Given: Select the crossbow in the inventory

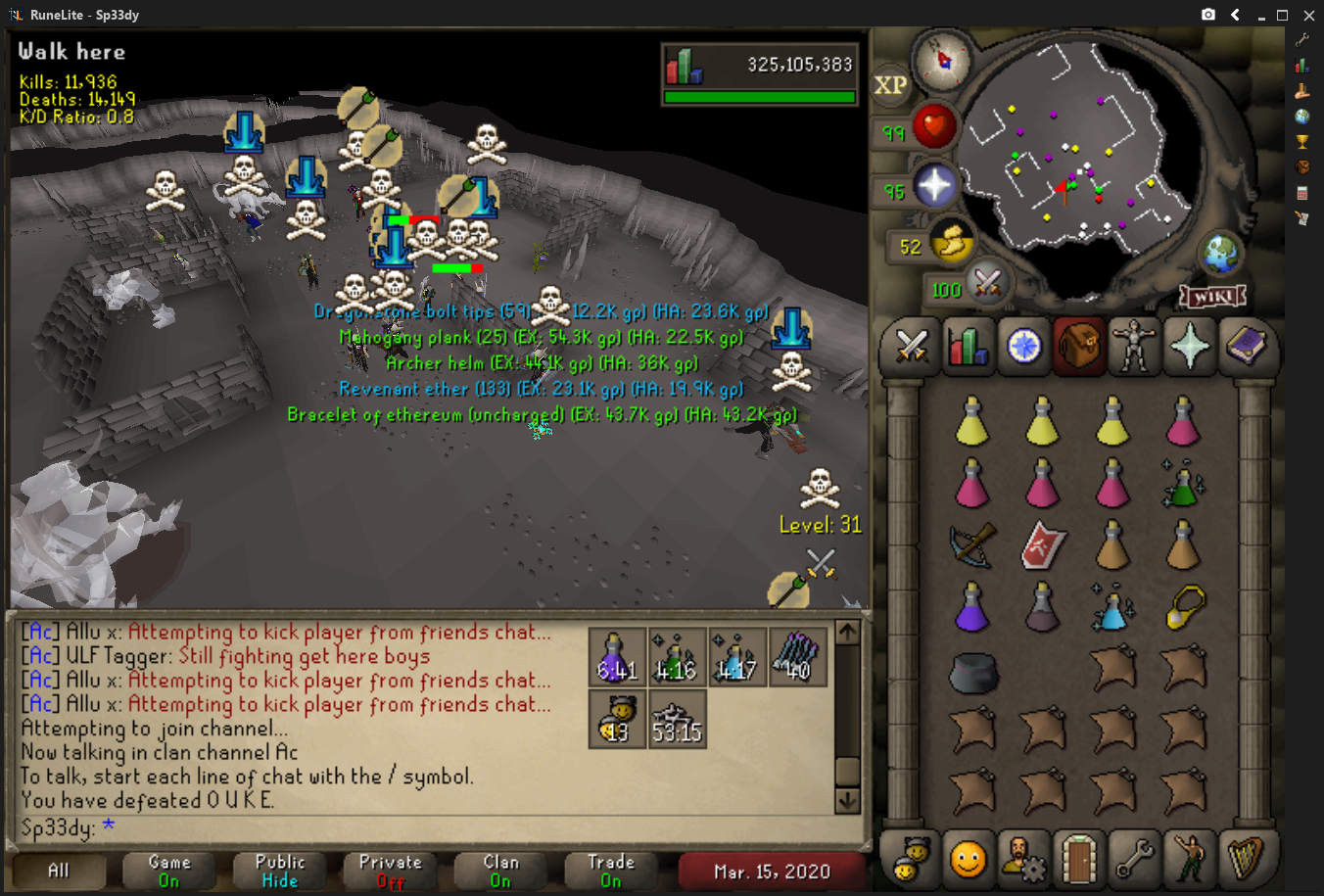Looking at the screenshot, I should pyautogui.click(x=971, y=545).
